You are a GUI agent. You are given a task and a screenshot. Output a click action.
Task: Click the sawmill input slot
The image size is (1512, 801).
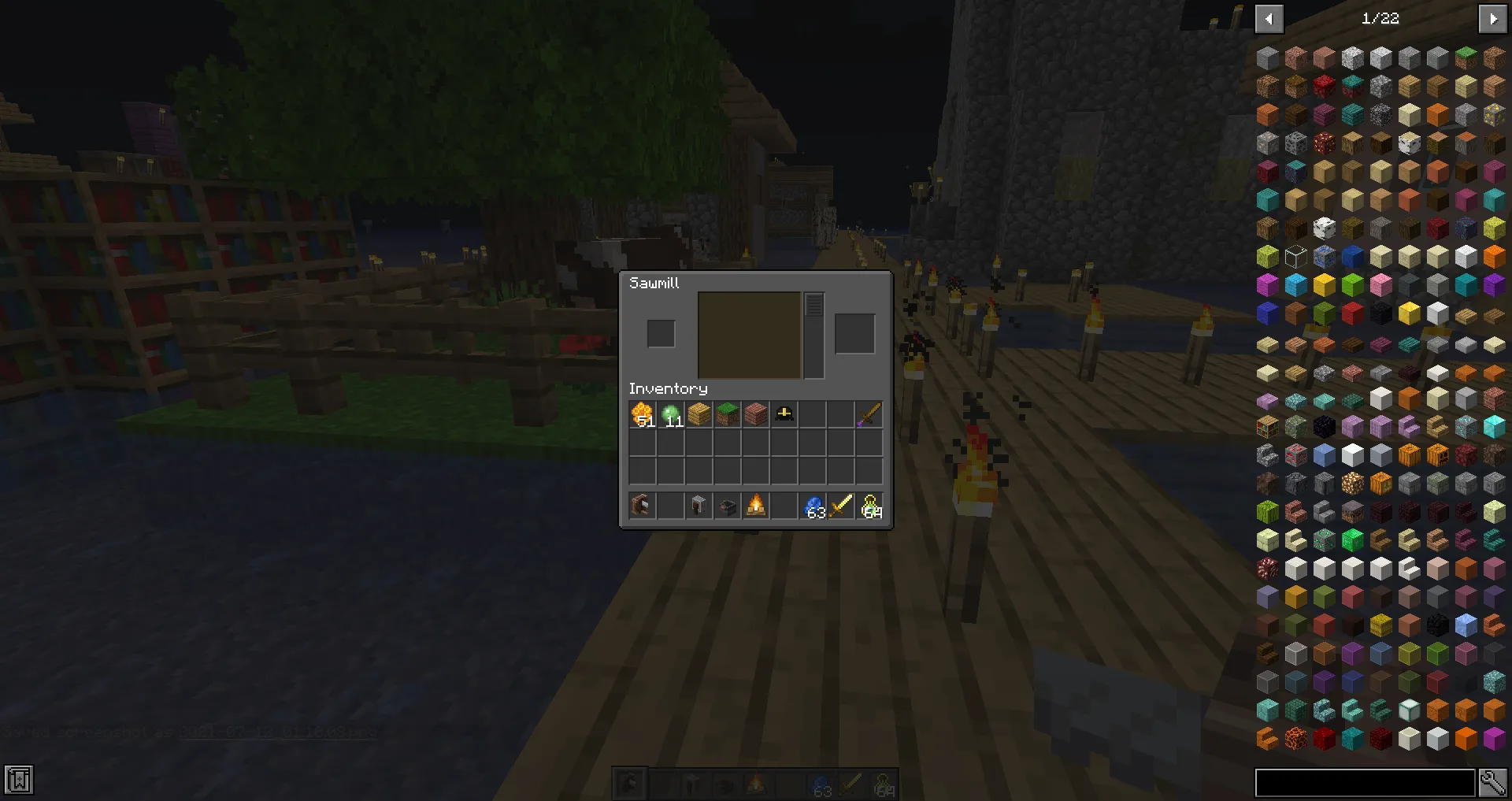661,333
